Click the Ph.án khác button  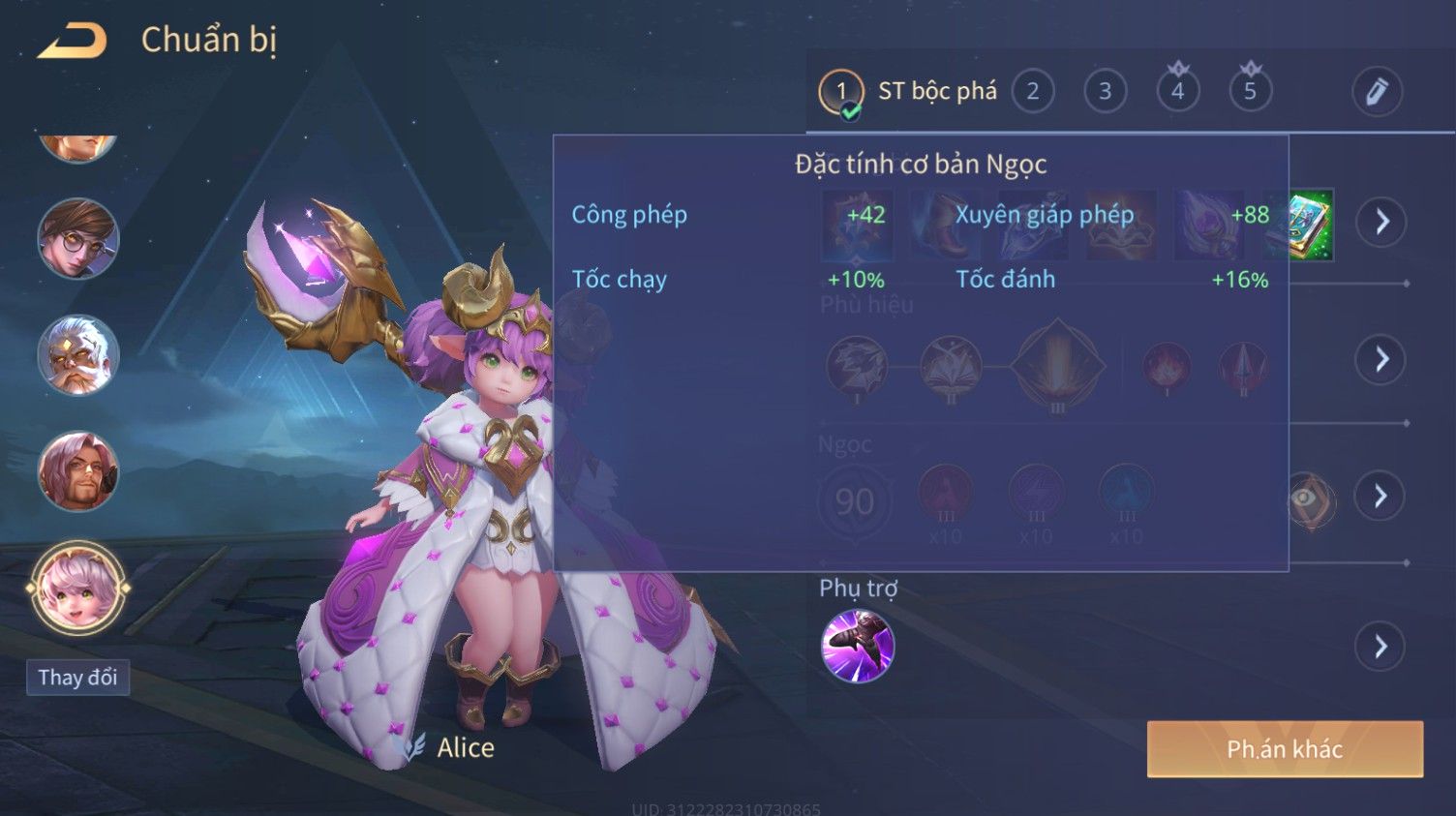pyautogui.click(x=1285, y=748)
